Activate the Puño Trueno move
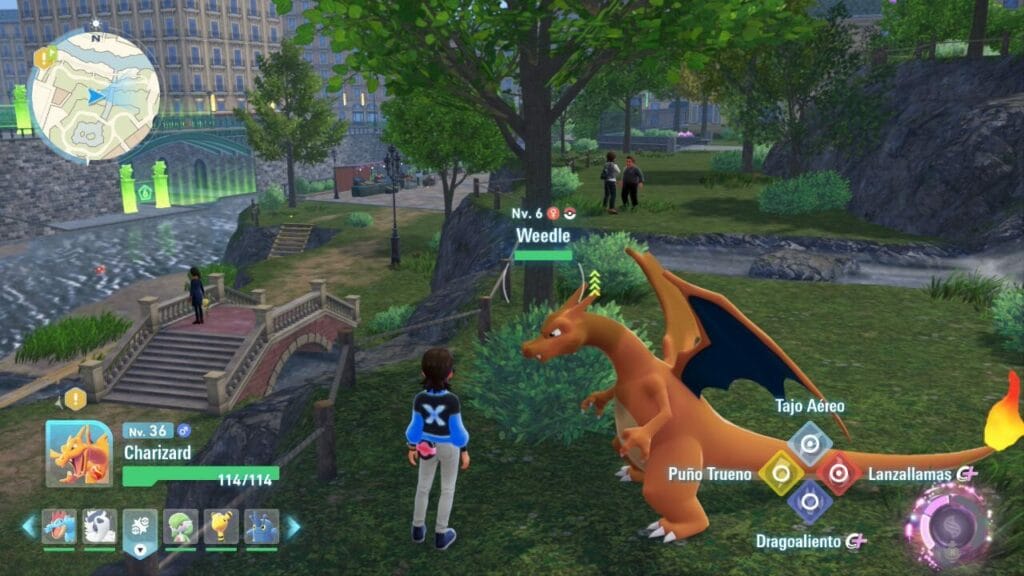1024x576 pixels. pyautogui.click(x=781, y=473)
